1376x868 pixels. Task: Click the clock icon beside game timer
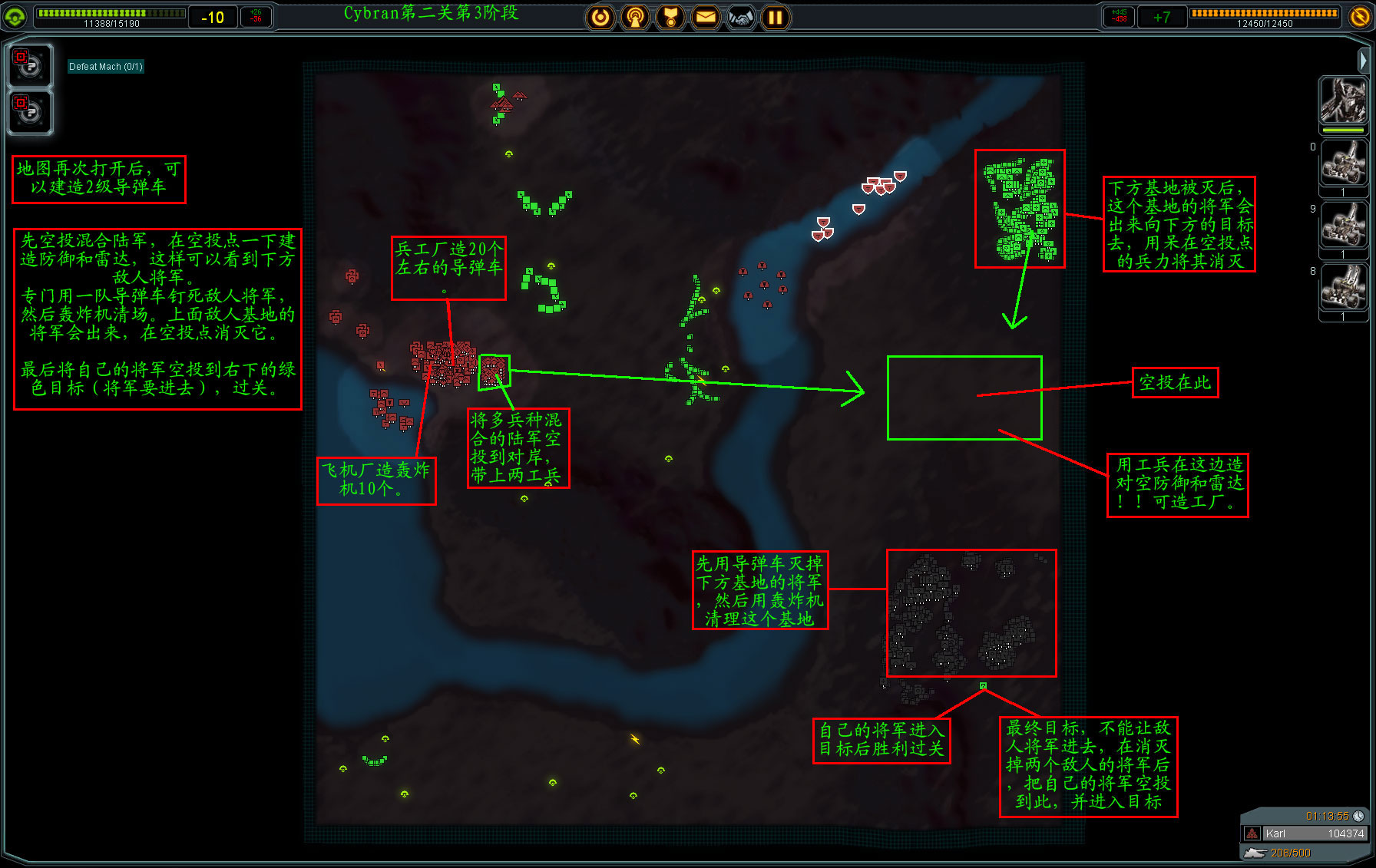[x=1358, y=816]
